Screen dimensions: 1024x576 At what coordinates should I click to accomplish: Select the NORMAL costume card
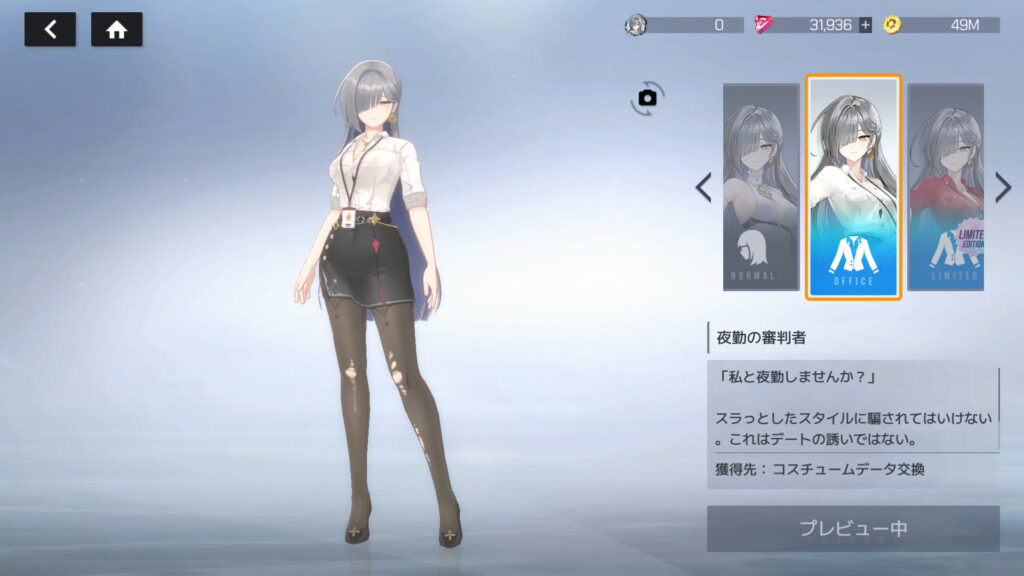(761, 187)
